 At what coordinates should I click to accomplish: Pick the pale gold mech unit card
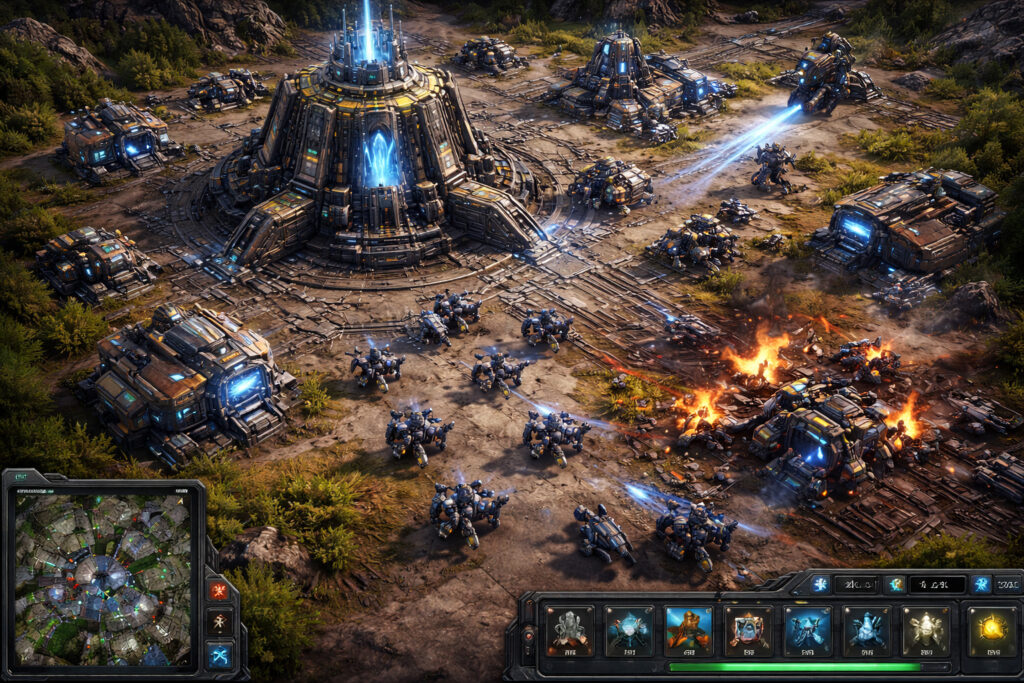pos(926,631)
